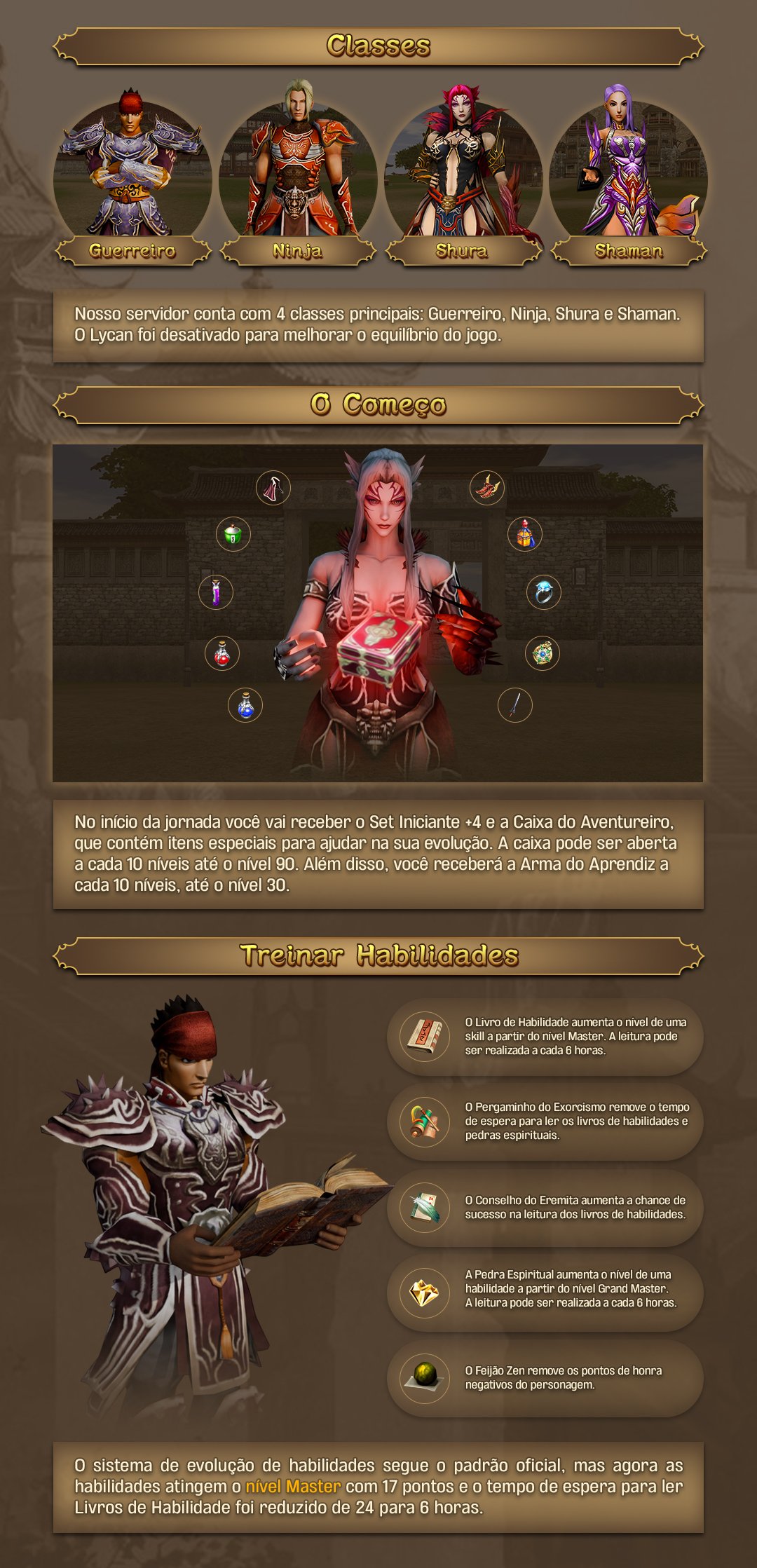Screen dimensions: 757x1568
Task: Click the red horned helmet icon
Action: click(487, 488)
